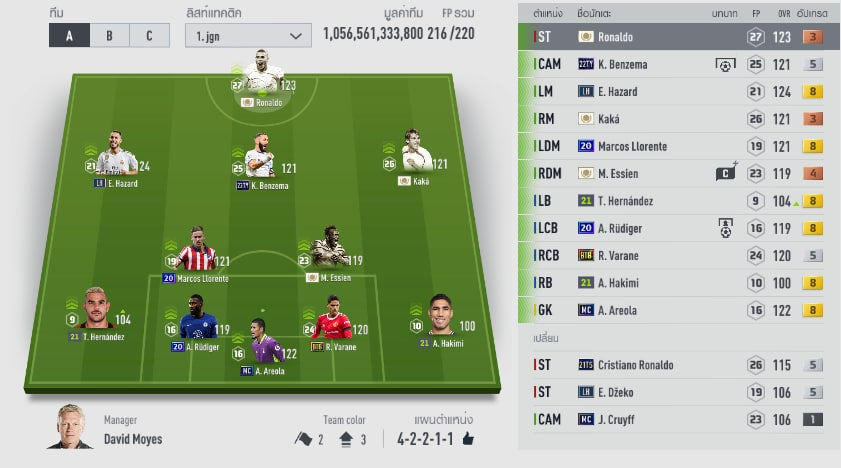Choose the E. Hazard list row

pos(678,92)
